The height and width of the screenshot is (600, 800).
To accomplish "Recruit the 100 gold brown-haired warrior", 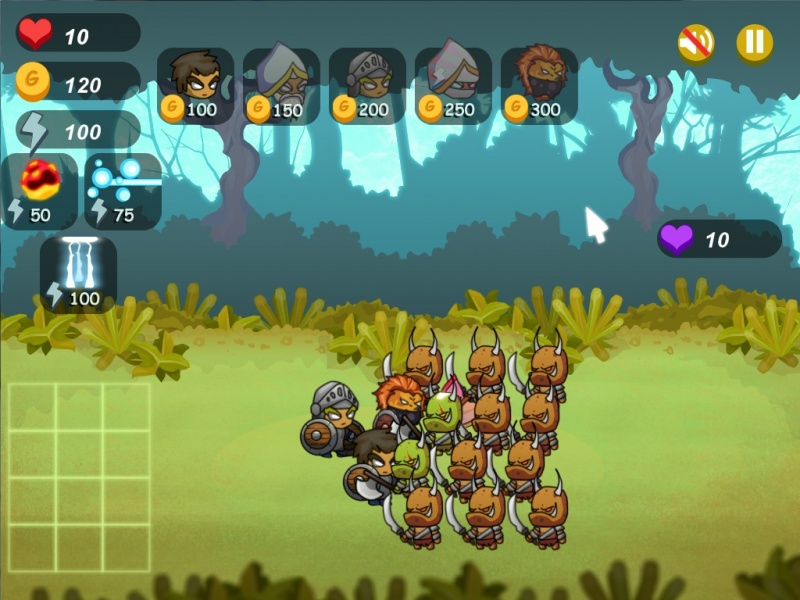I will (195, 86).
